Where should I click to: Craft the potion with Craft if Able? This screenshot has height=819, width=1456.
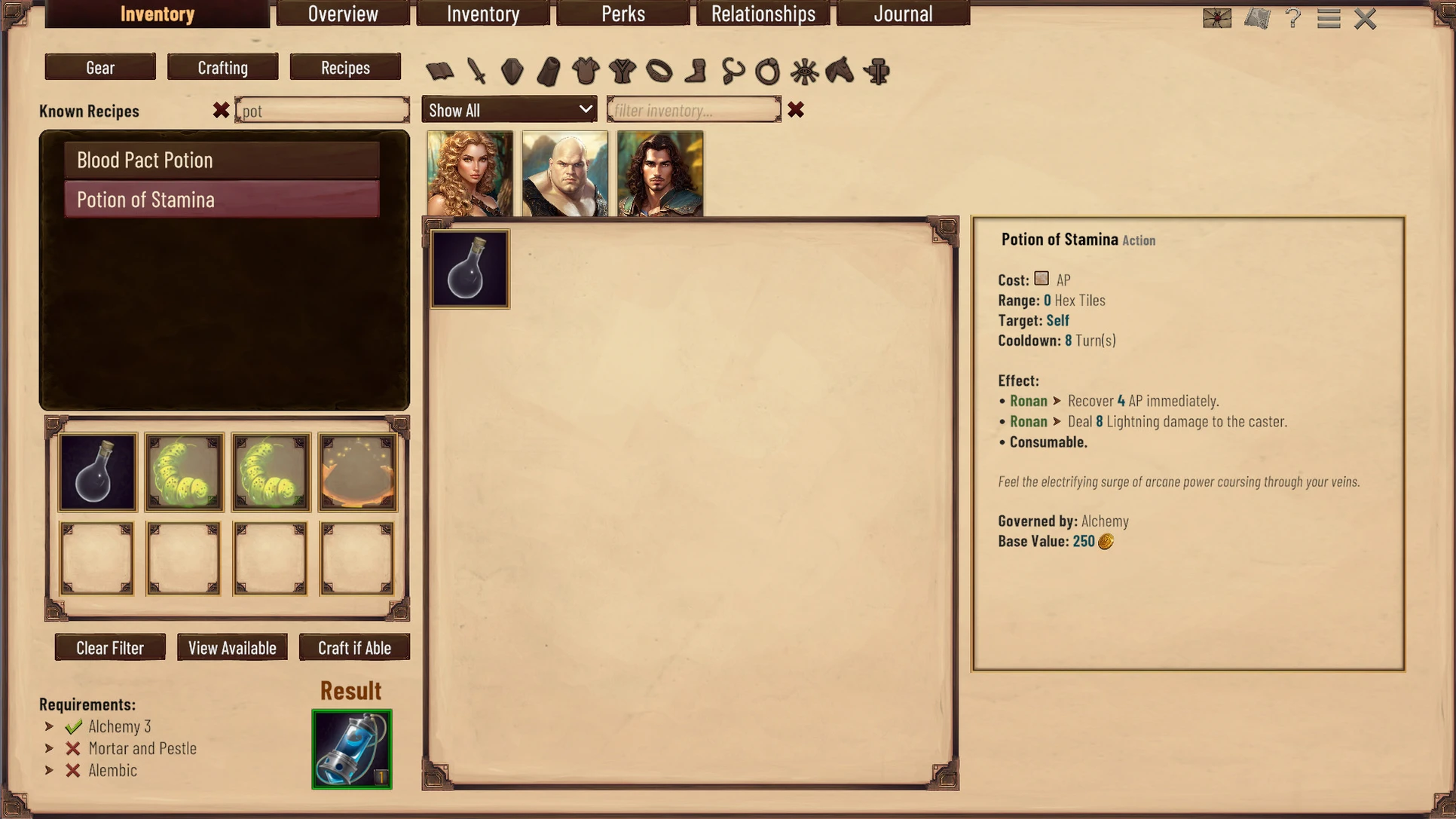coord(354,647)
